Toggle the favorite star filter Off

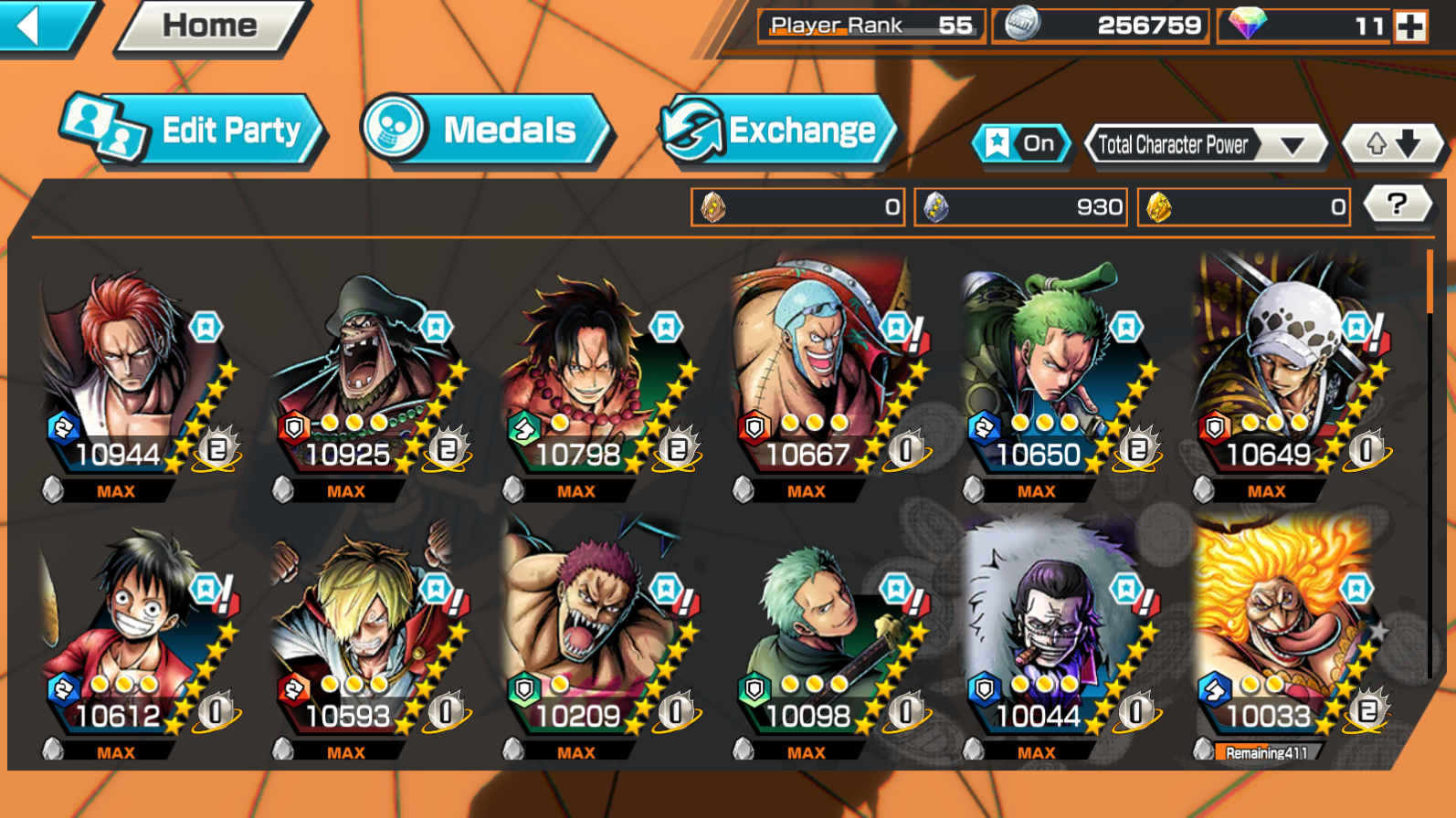pyautogui.click(x=1022, y=143)
